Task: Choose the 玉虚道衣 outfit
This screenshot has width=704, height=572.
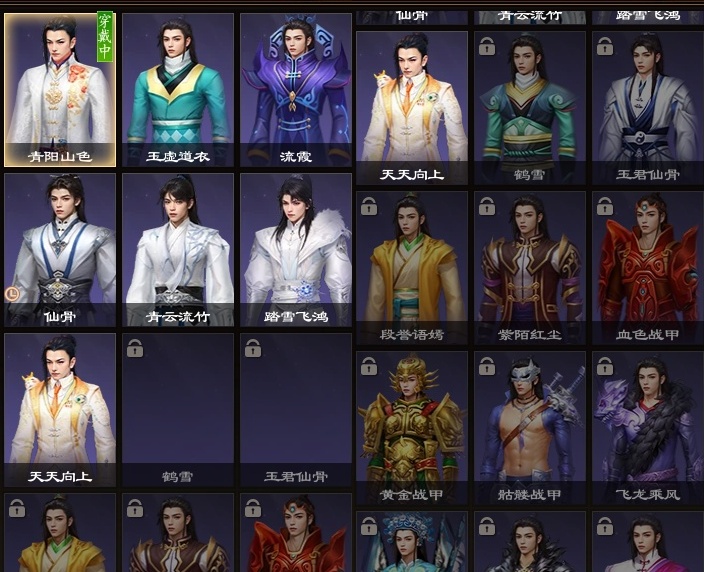Action: pyautogui.click(x=178, y=90)
